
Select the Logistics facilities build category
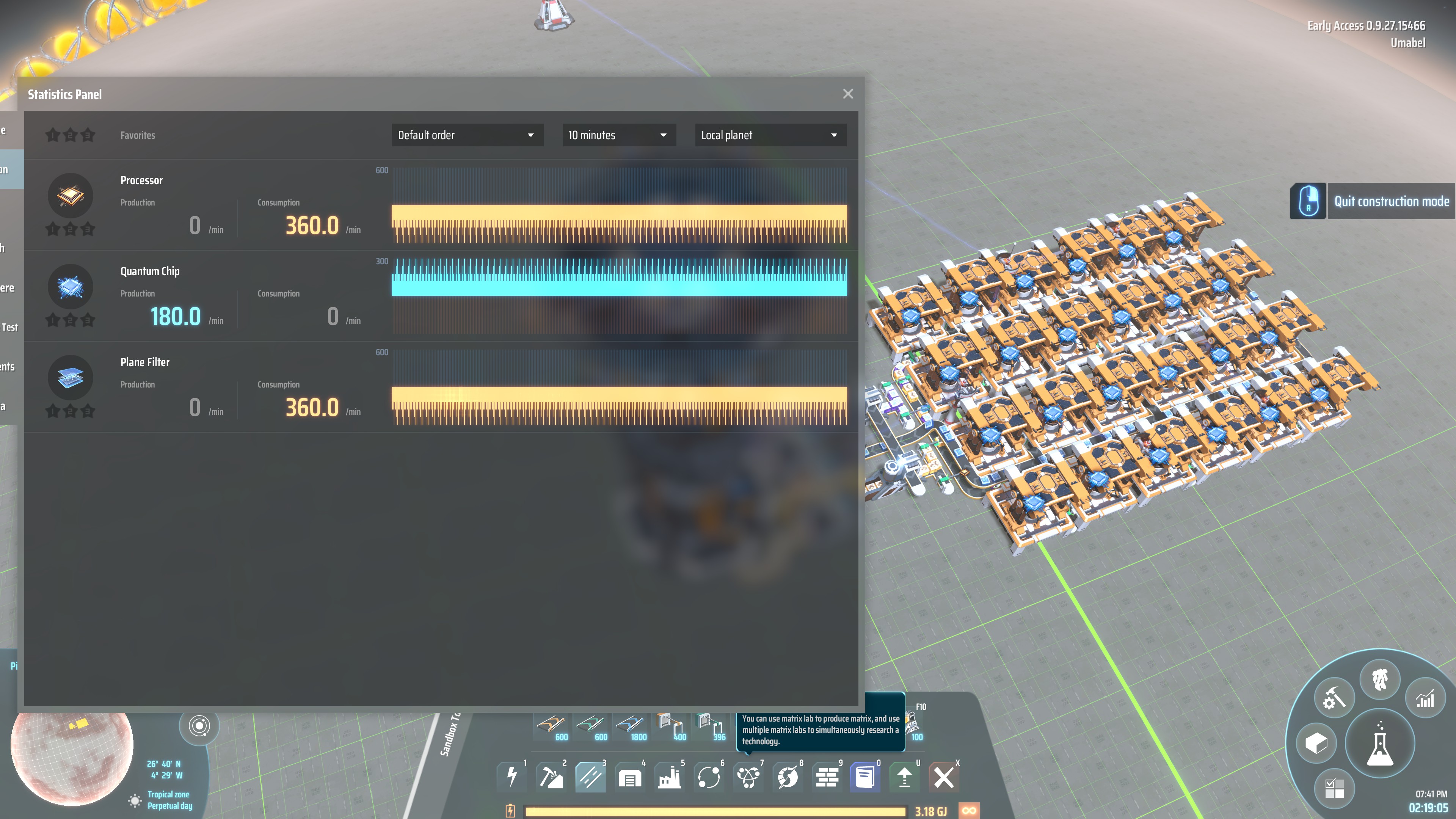(x=590, y=777)
